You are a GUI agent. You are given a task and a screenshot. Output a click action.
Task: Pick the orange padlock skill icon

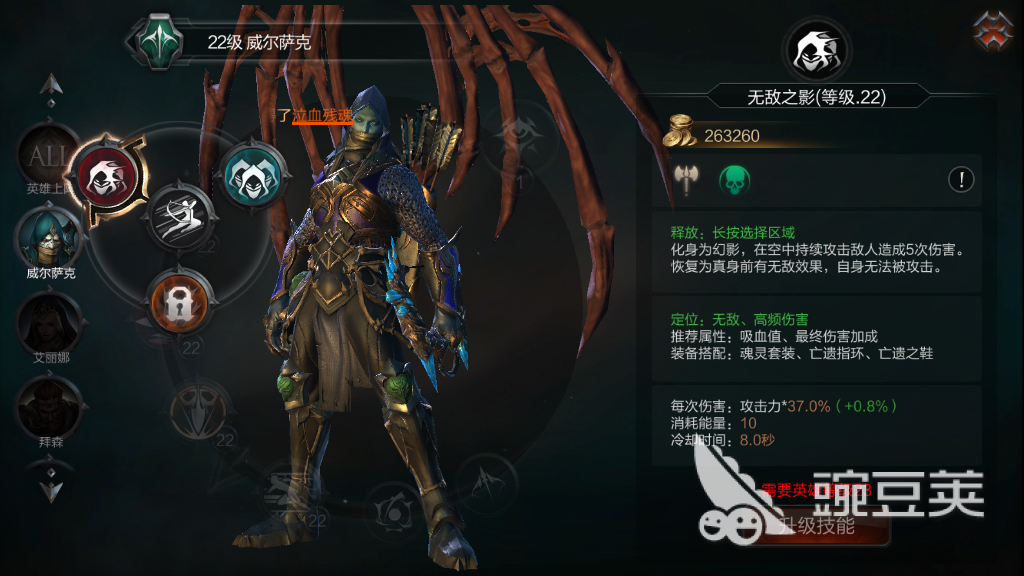[178, 300]
